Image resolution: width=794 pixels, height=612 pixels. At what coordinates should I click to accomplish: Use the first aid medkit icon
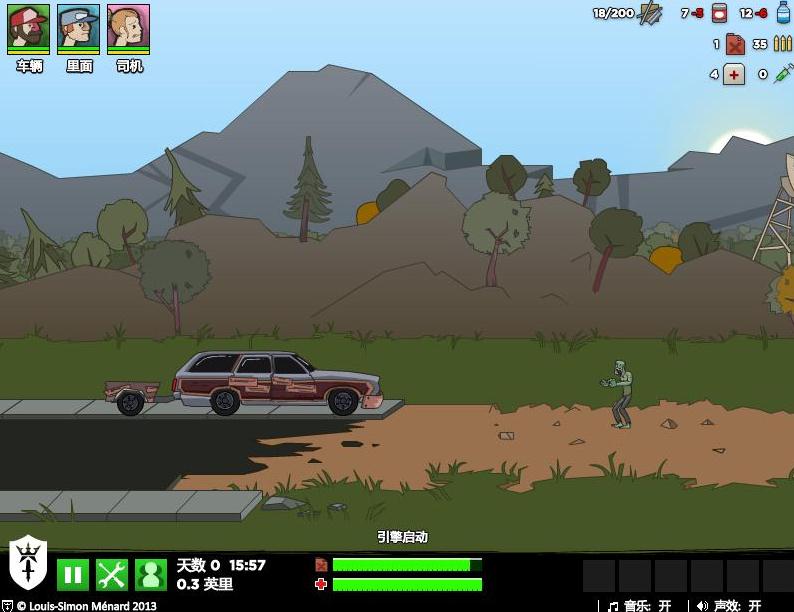[734, 74]
